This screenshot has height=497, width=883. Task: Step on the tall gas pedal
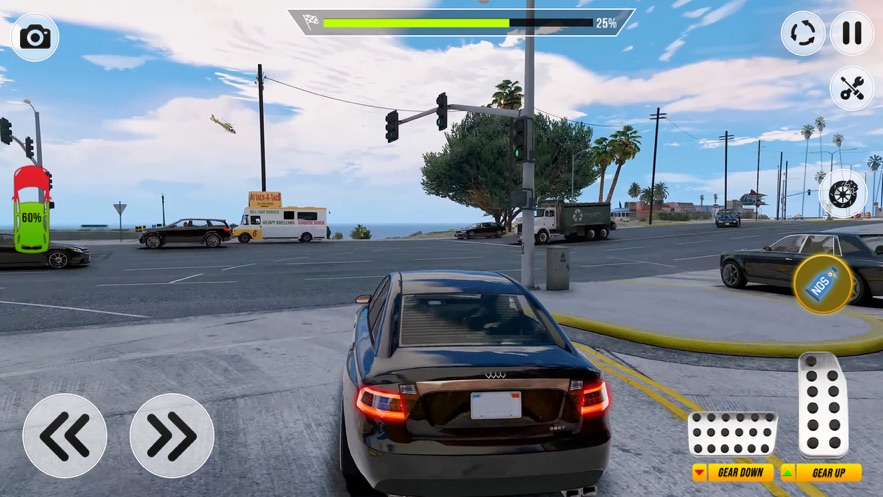[823, 404]
